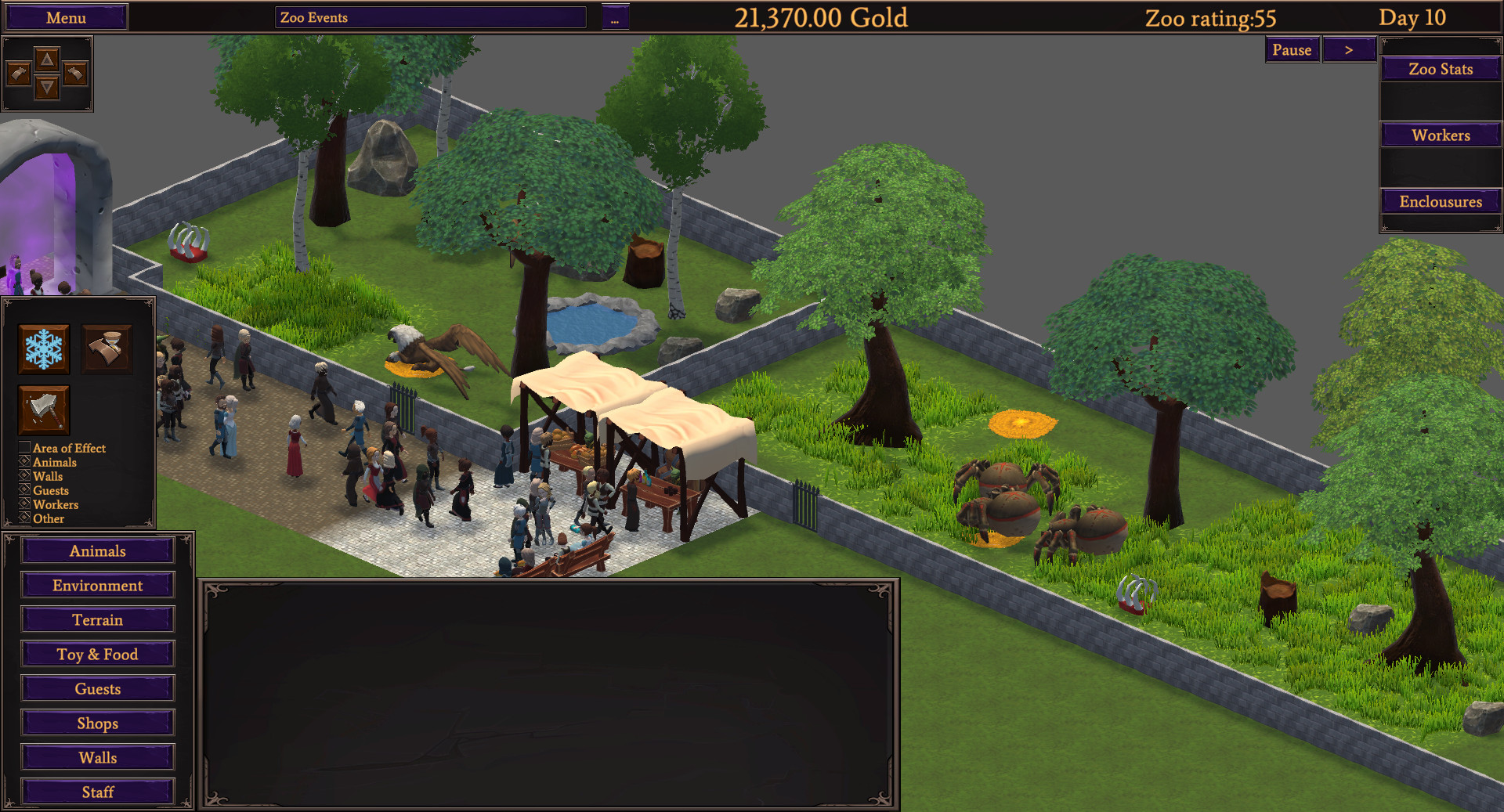
Task: Select the snowflake weather tool
Action: coord(43,348)
